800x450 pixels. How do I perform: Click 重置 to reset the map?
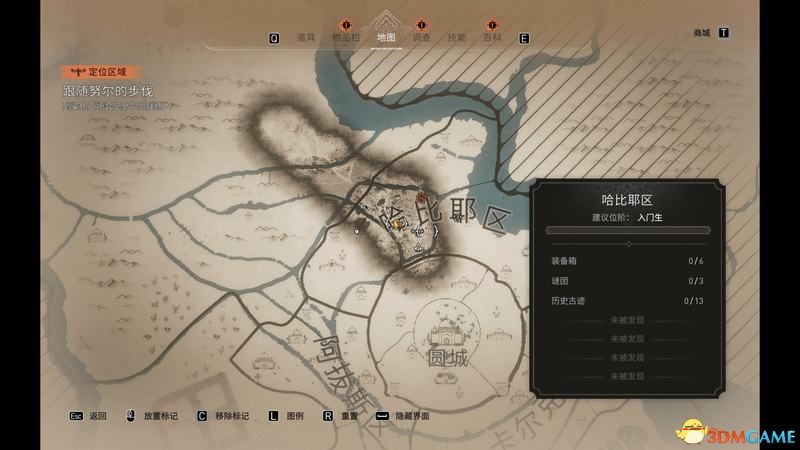tap(349, 416)
